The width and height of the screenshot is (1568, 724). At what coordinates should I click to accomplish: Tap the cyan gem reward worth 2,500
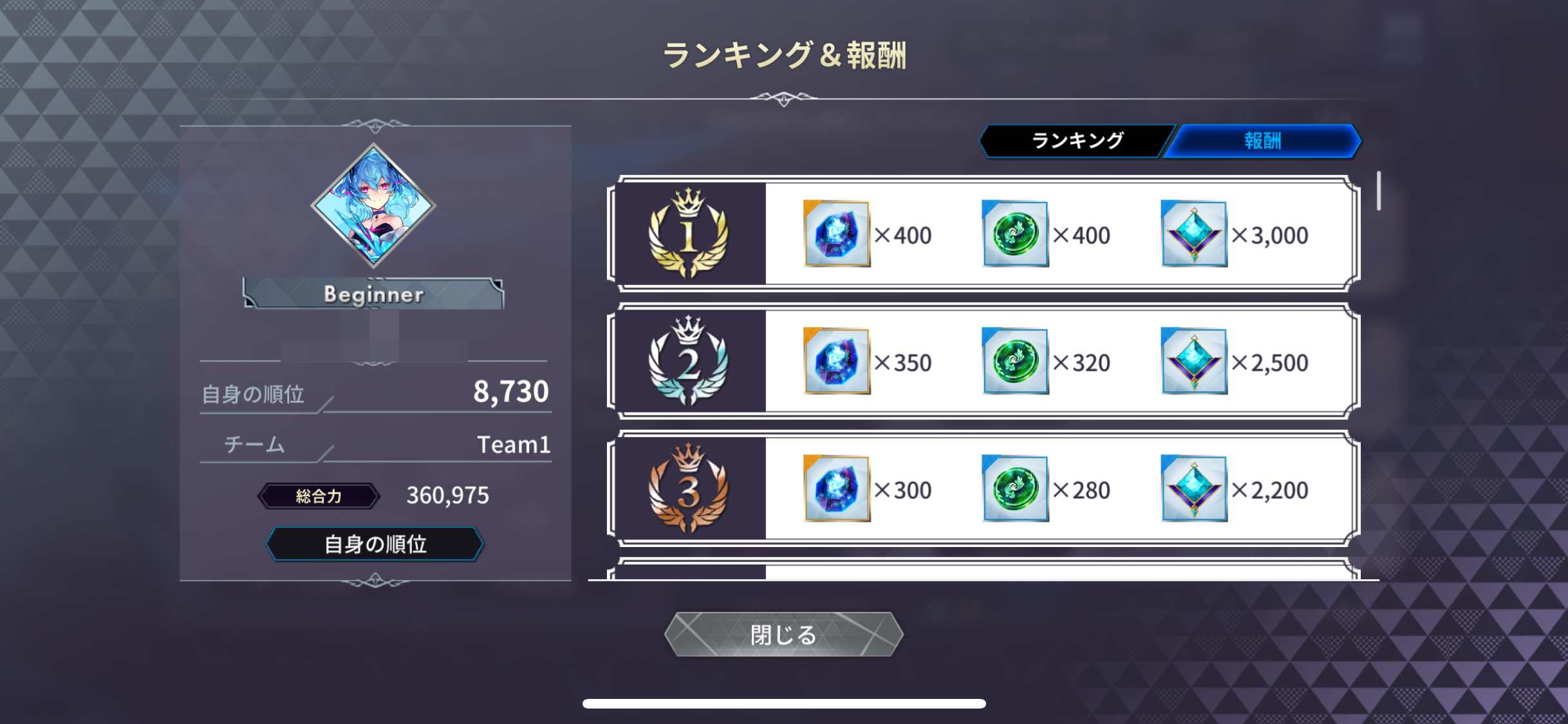tap(1194, 362)
